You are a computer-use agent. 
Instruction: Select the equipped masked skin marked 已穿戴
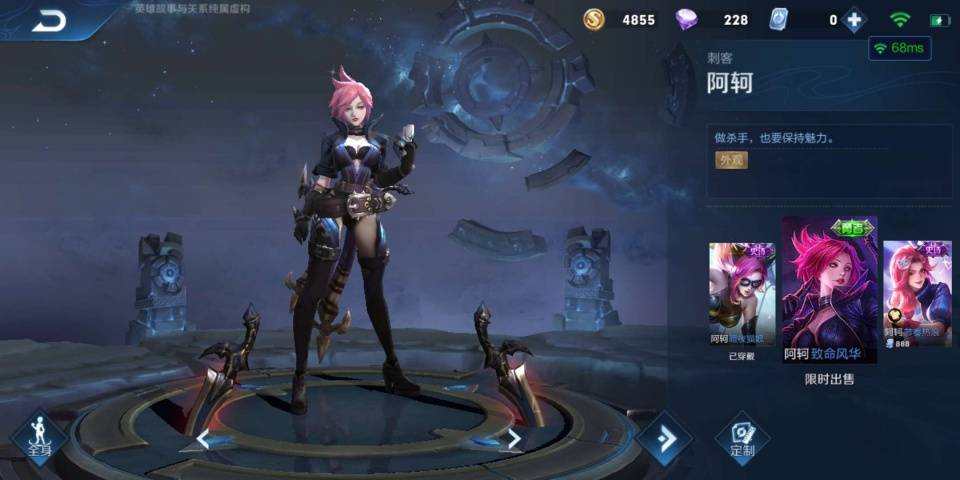pos(741,294)
